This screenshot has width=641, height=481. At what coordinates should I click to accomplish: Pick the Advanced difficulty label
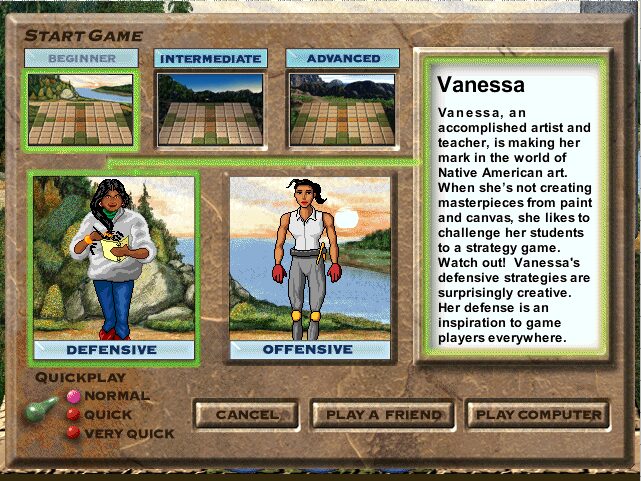click(x=343, y=59)
